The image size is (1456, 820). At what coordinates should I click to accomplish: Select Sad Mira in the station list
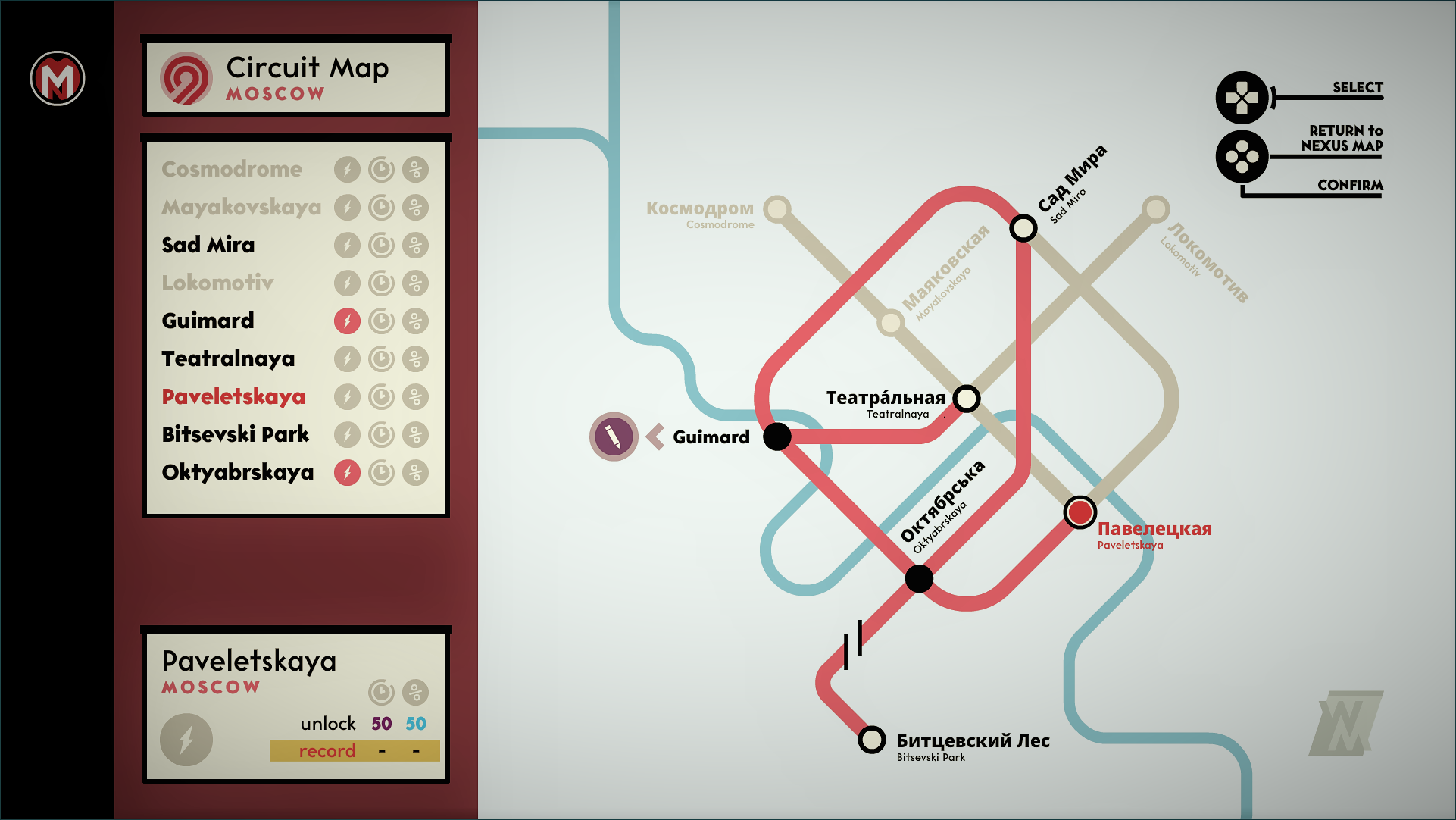click(208, 245)
